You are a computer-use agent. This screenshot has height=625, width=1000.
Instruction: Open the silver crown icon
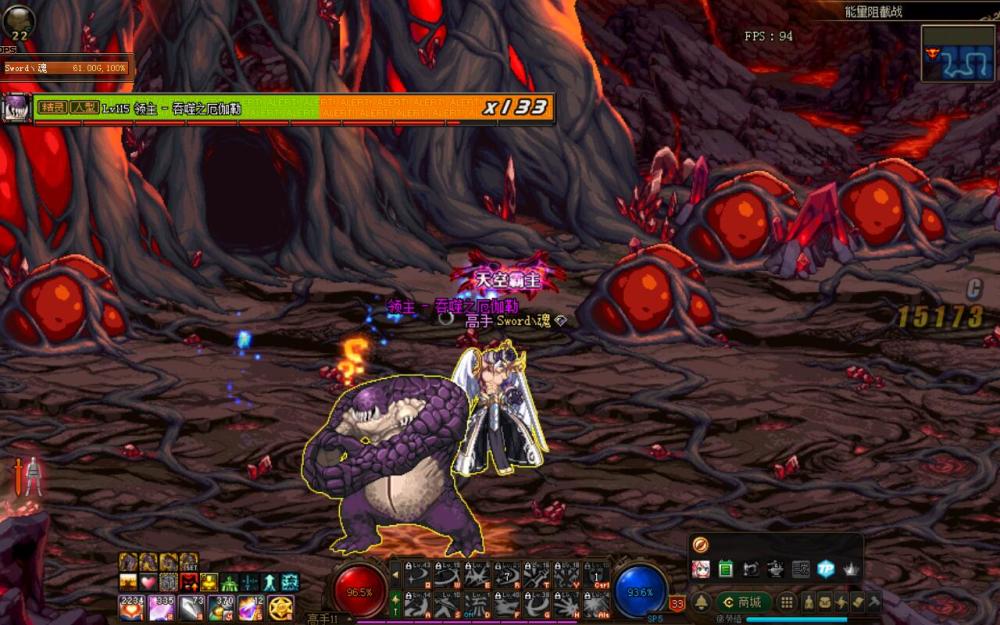tap(850, 569)
